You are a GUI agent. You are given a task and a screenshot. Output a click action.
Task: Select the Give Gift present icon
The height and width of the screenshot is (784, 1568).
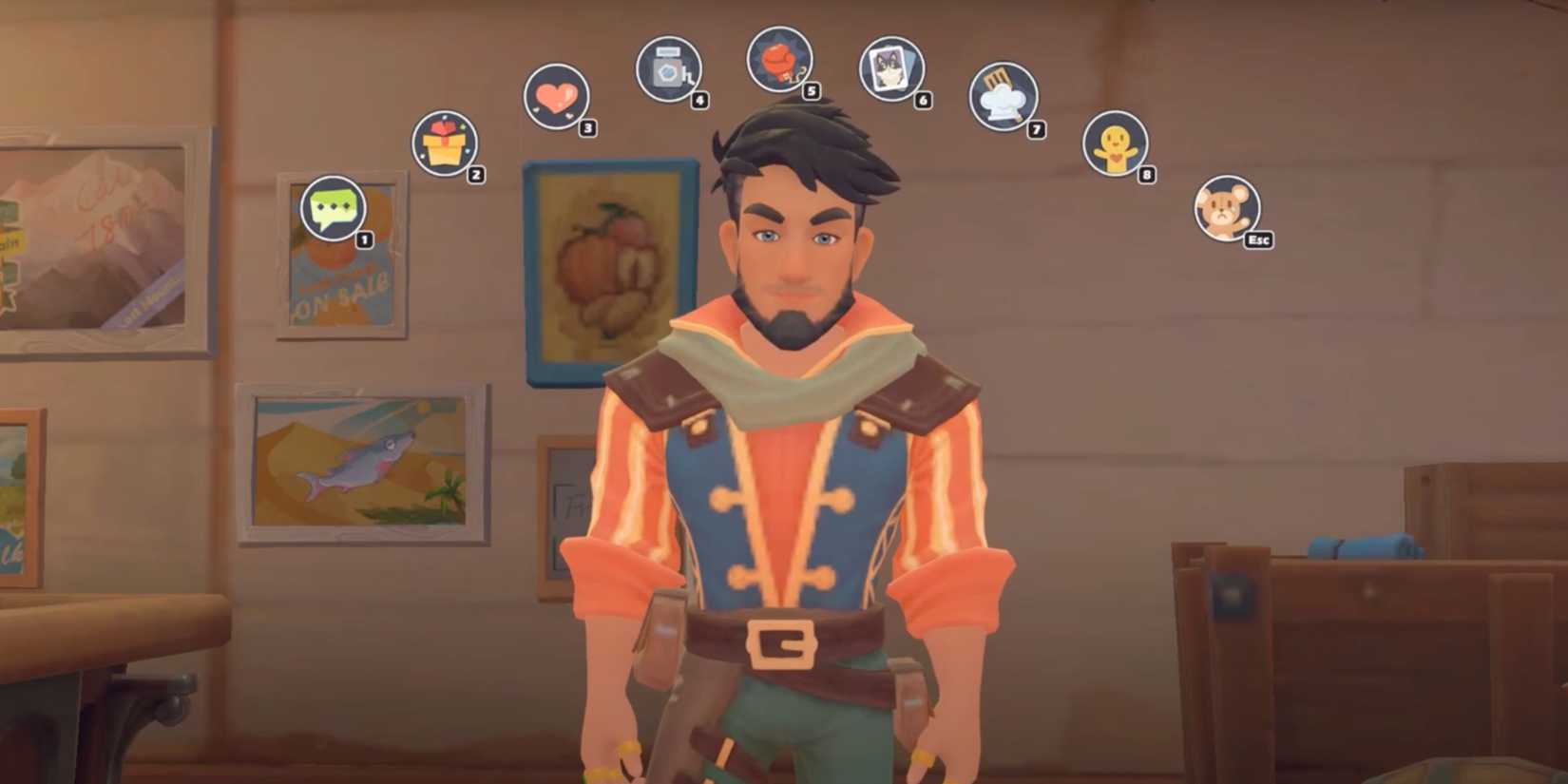[x=443, y=144]
